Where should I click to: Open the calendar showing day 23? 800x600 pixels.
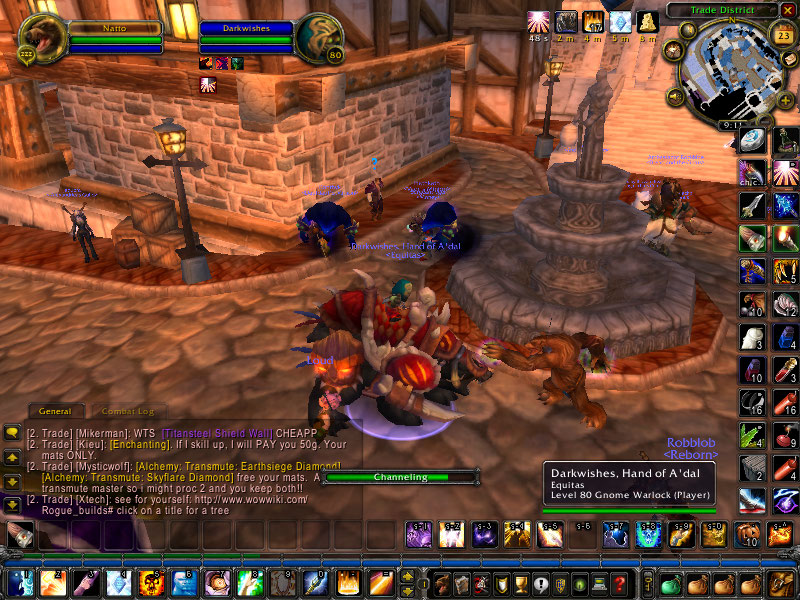point(783,37)
